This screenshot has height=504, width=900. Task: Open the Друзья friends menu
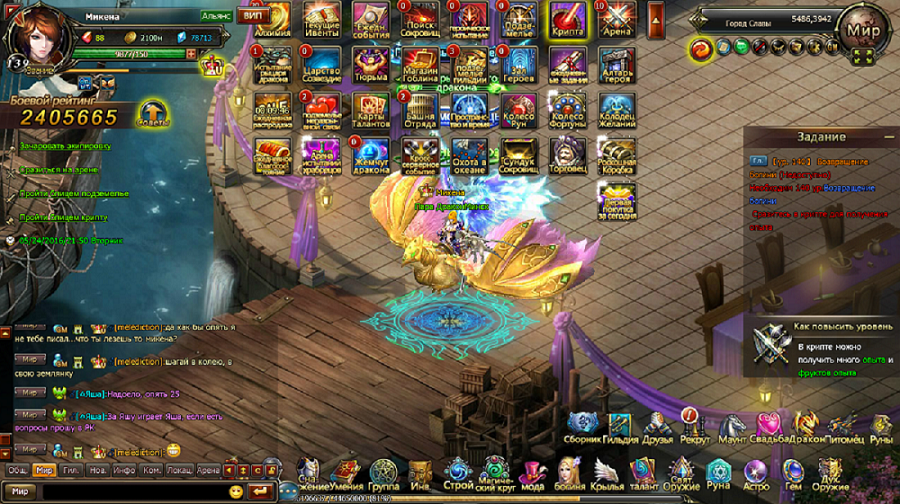click(x=656, y=428)
